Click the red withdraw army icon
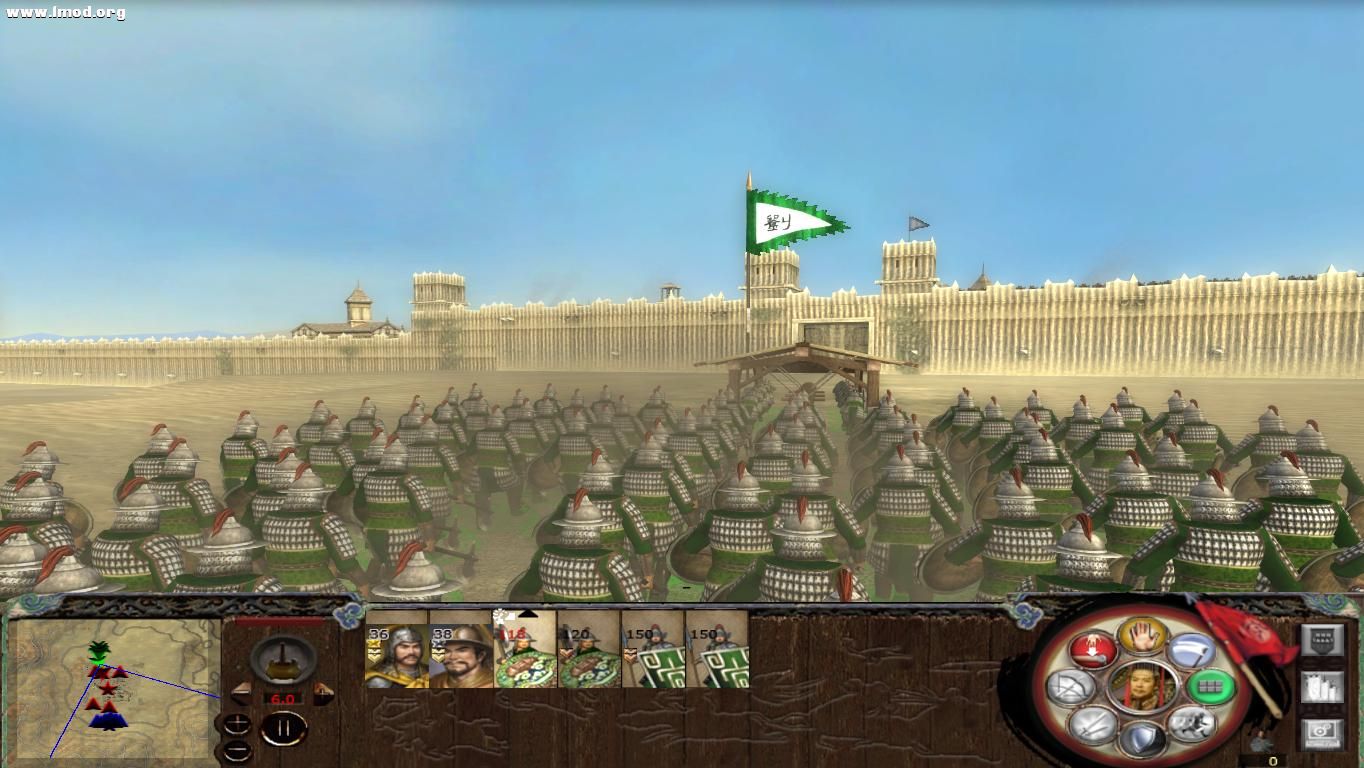The image size is (1364, 768). point(1092,650)
